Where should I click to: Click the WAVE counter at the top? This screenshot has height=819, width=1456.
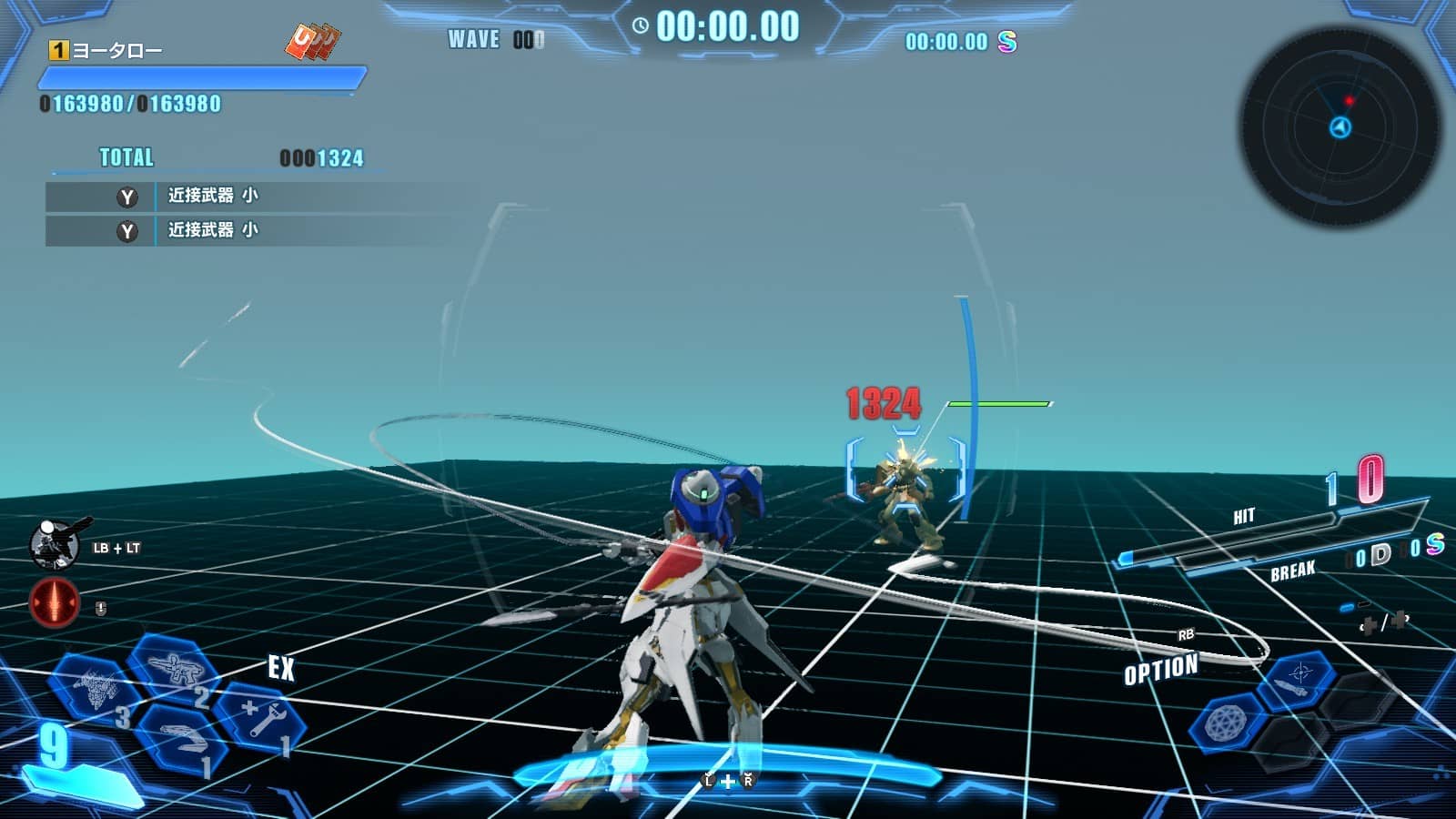491,40
